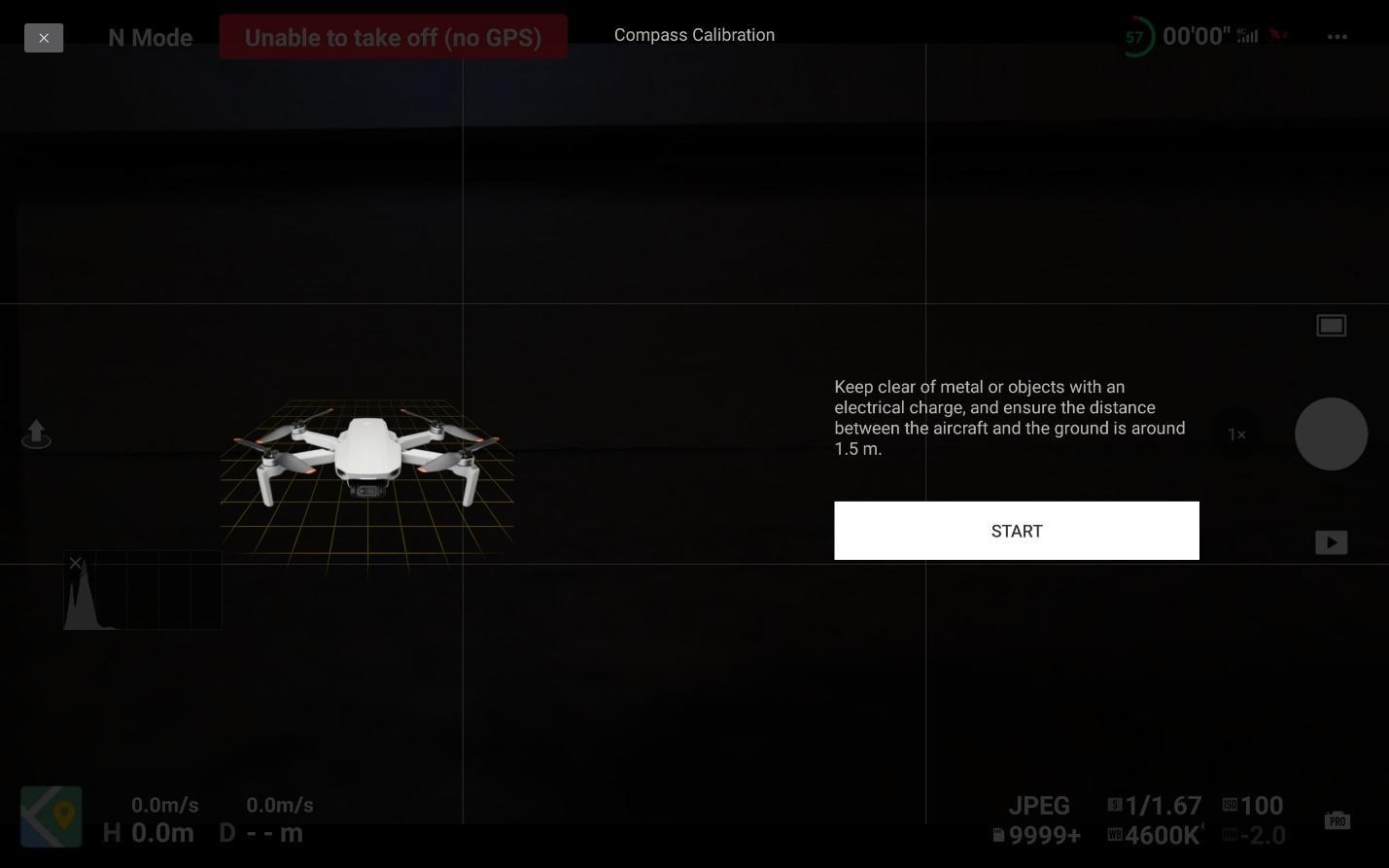Click the RC signal strength icon
This screenshot has height=868, width=1389.
1245,36
